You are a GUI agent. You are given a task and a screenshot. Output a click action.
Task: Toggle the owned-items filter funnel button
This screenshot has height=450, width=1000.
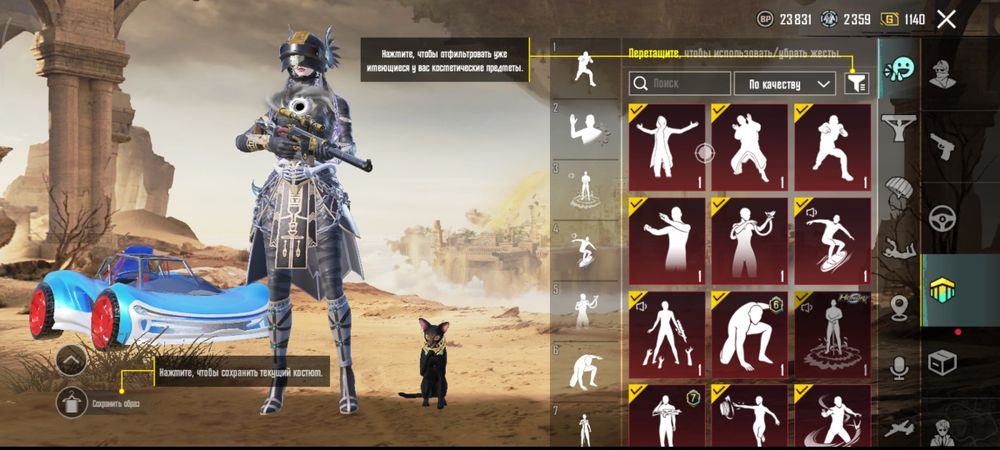click(857, 84)
